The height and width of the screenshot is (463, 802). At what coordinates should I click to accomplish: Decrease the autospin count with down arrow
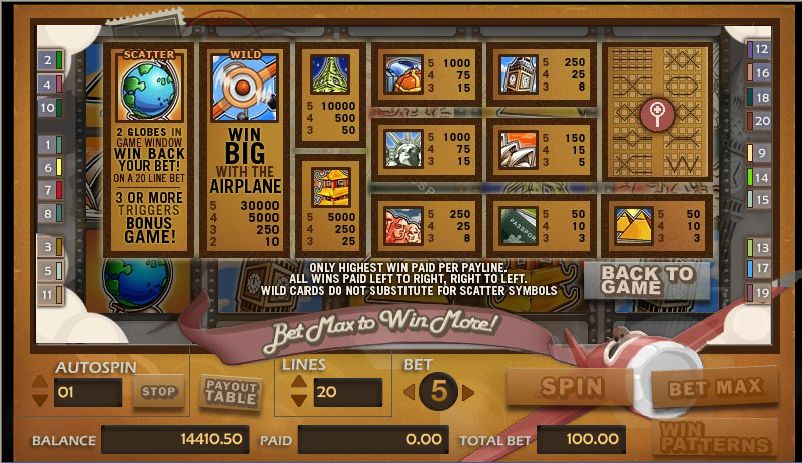(x=40, y=400)
